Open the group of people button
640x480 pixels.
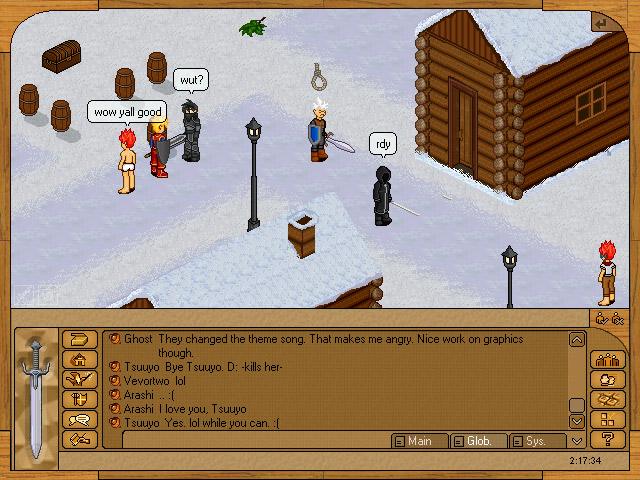[x=603, y=359]
